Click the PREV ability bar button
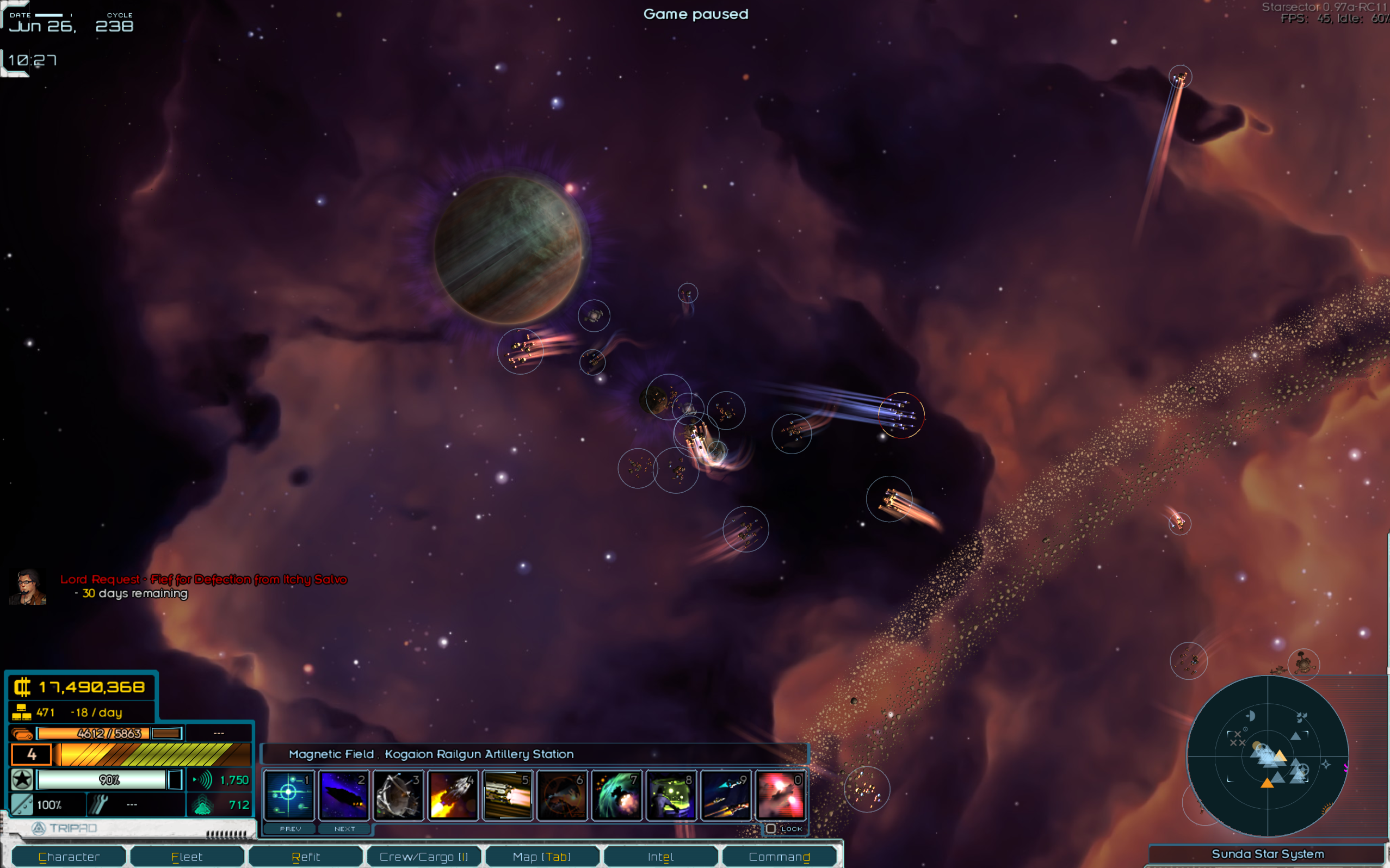This screenshot has height=868, width=1390. [x=290, y=828]
